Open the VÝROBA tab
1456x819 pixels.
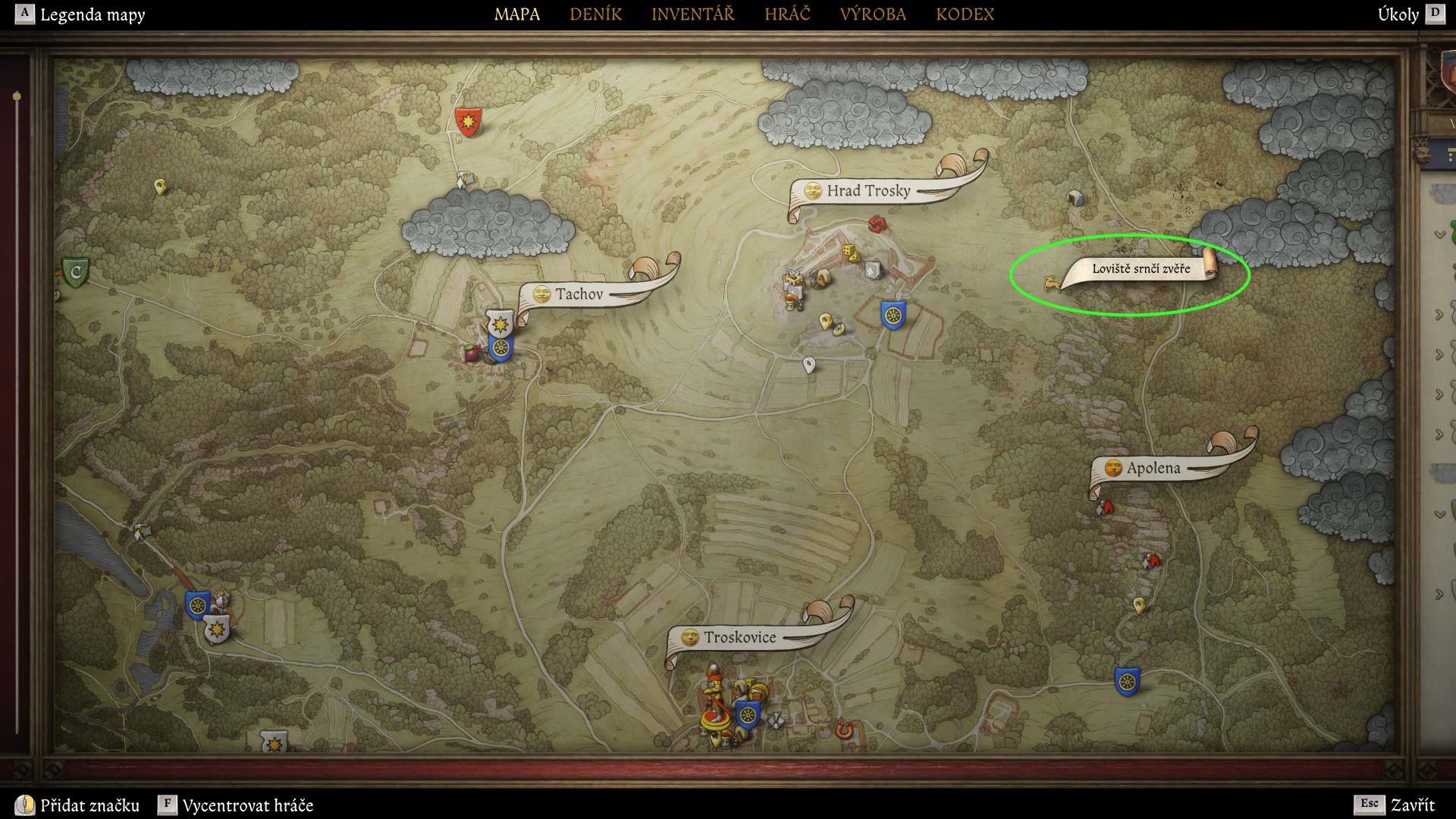(x=873, y=14)
